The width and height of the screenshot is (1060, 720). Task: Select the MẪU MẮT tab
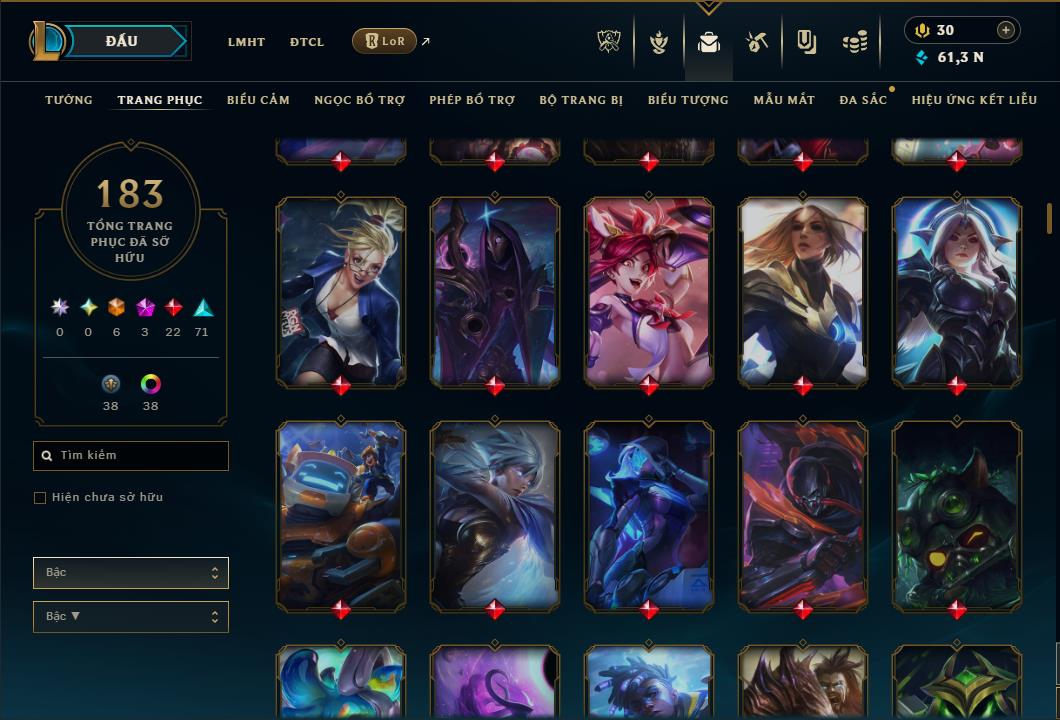tap(784, 100)
